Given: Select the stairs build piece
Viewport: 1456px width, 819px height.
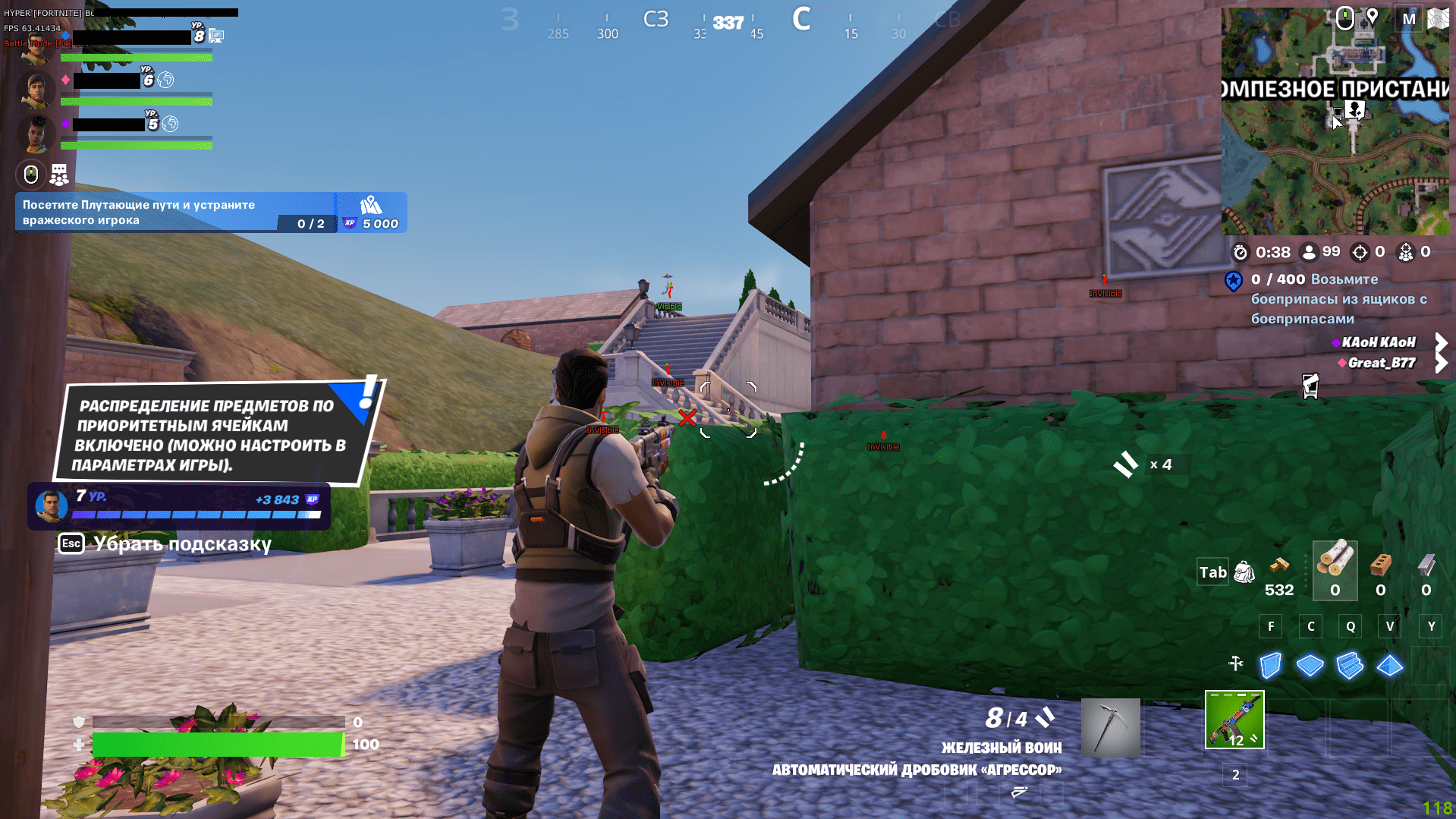Looking at the screenshot, I should [x=1350, y=665].
